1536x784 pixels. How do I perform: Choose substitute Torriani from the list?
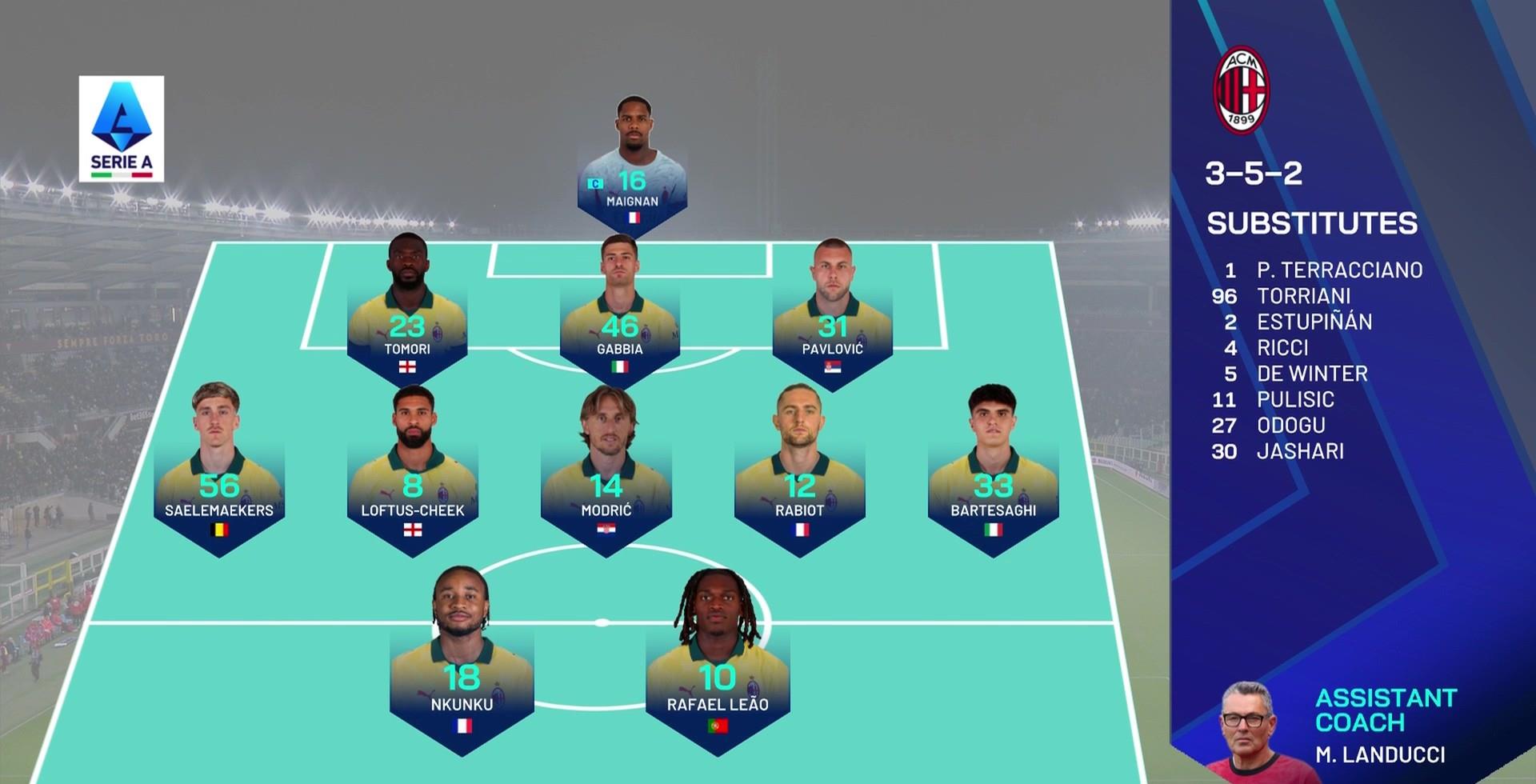click(1303, 296)
